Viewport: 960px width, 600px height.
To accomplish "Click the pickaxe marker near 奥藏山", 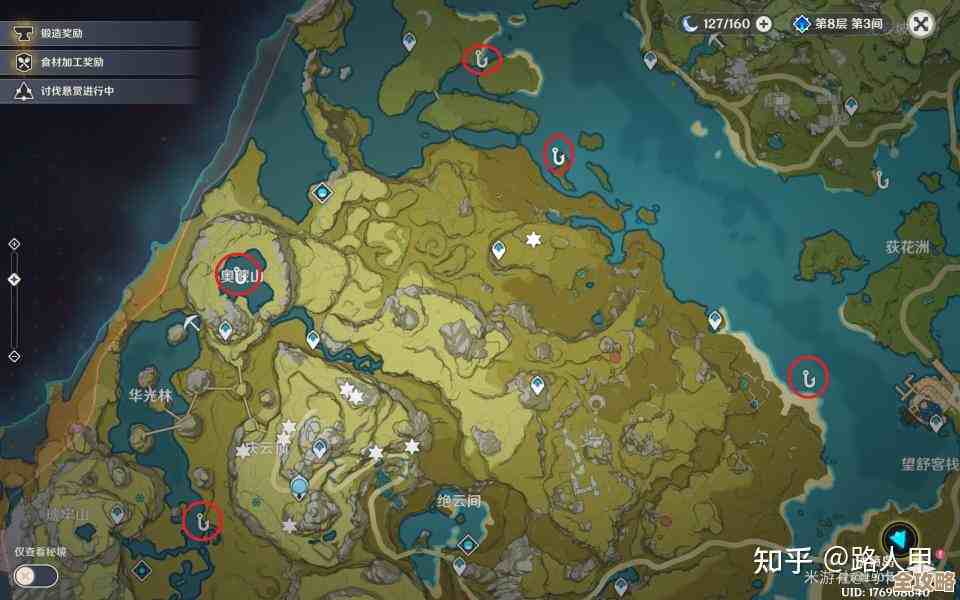I will tap(193, 322).
